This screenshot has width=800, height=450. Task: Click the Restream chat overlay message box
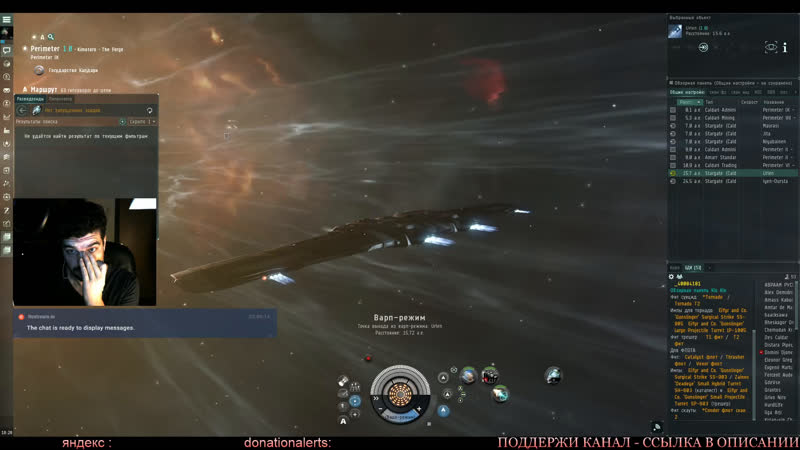coord(84,328)
